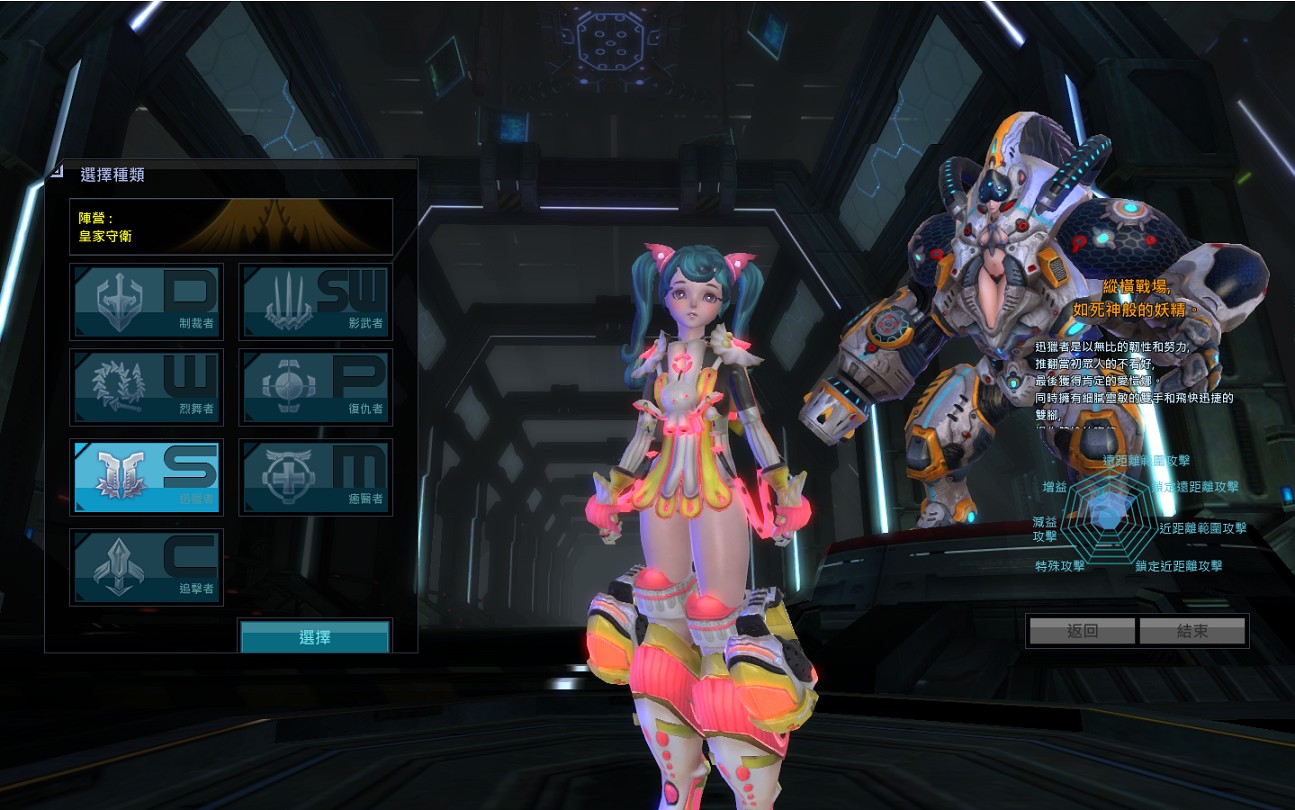The width and height of the screenshot is (1295, 810).
Task: Select the 復仇者 (P) class tile
Action: [315, 387]
